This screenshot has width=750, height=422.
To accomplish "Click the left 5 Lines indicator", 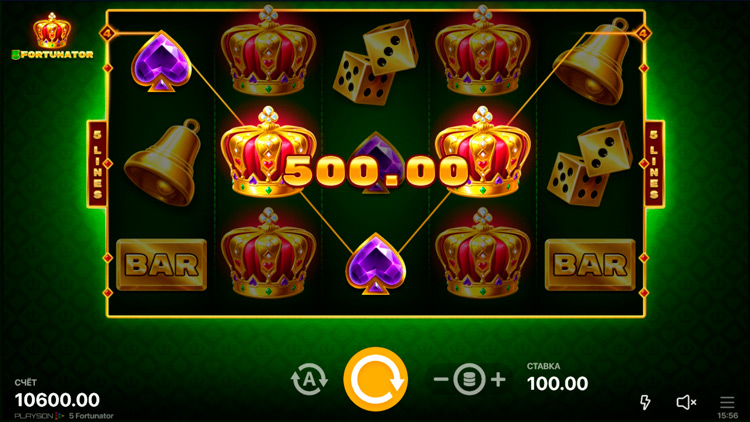I will (x=98, y=163).
